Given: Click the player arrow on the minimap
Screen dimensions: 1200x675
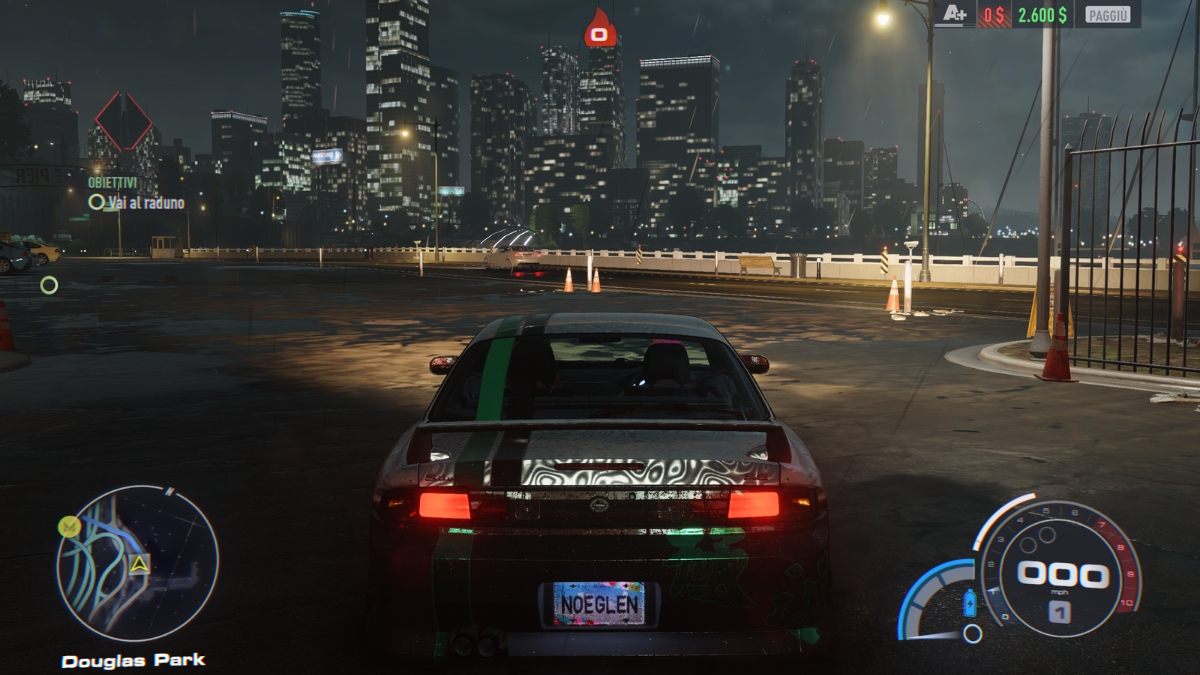Looking at the screenshot, I should 139,563.
